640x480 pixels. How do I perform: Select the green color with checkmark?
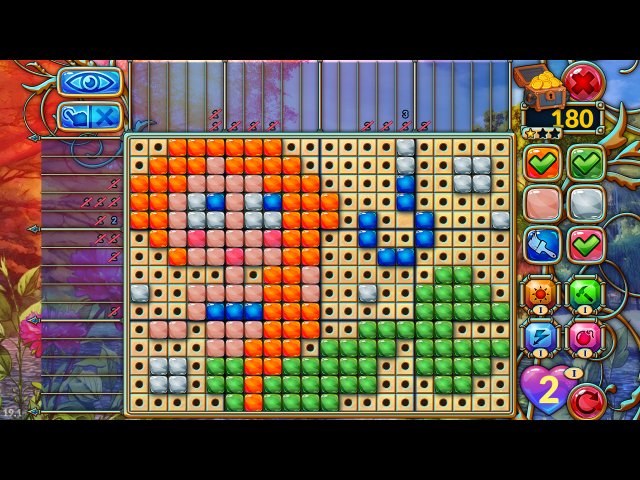point(587,161)
